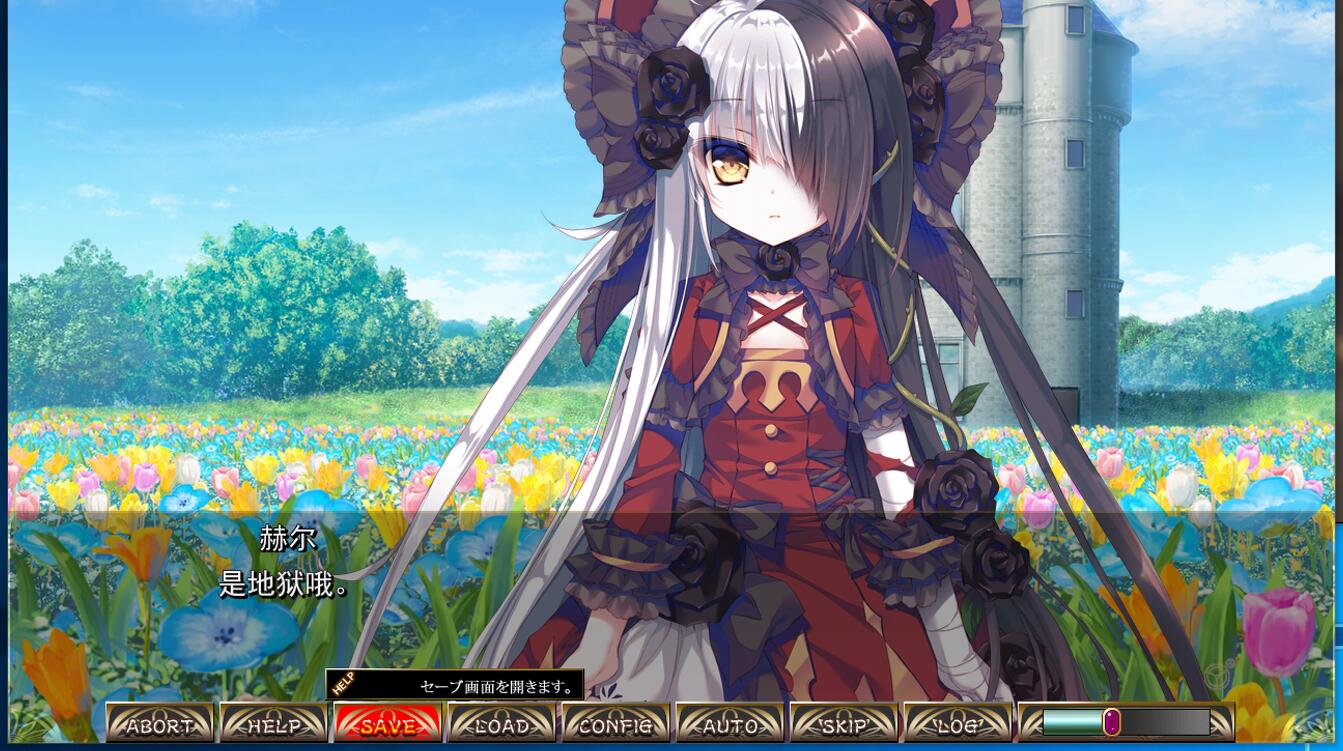The image size is (1343, 751).
Task: Show the message LOG
Action: click(958, 724)
